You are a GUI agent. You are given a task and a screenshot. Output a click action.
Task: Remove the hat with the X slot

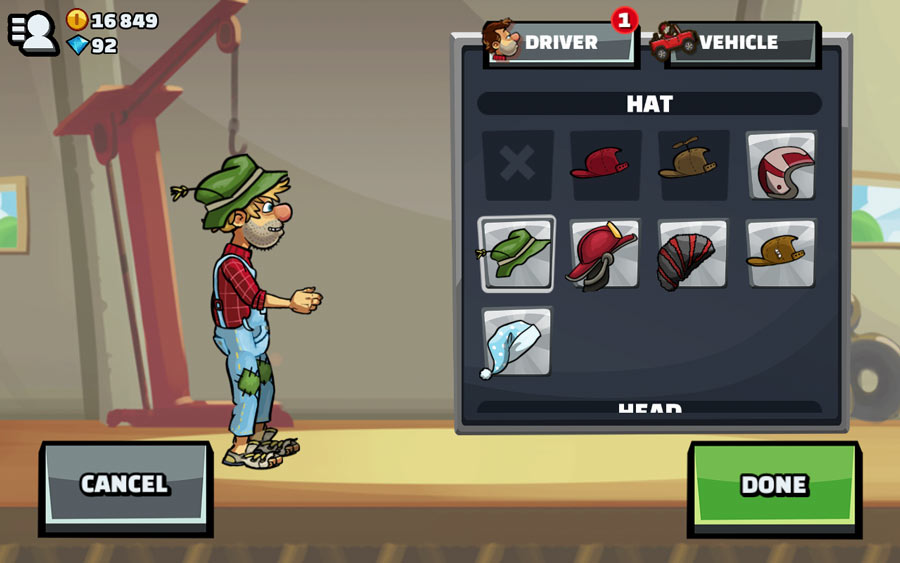click(x=517, y=164)
